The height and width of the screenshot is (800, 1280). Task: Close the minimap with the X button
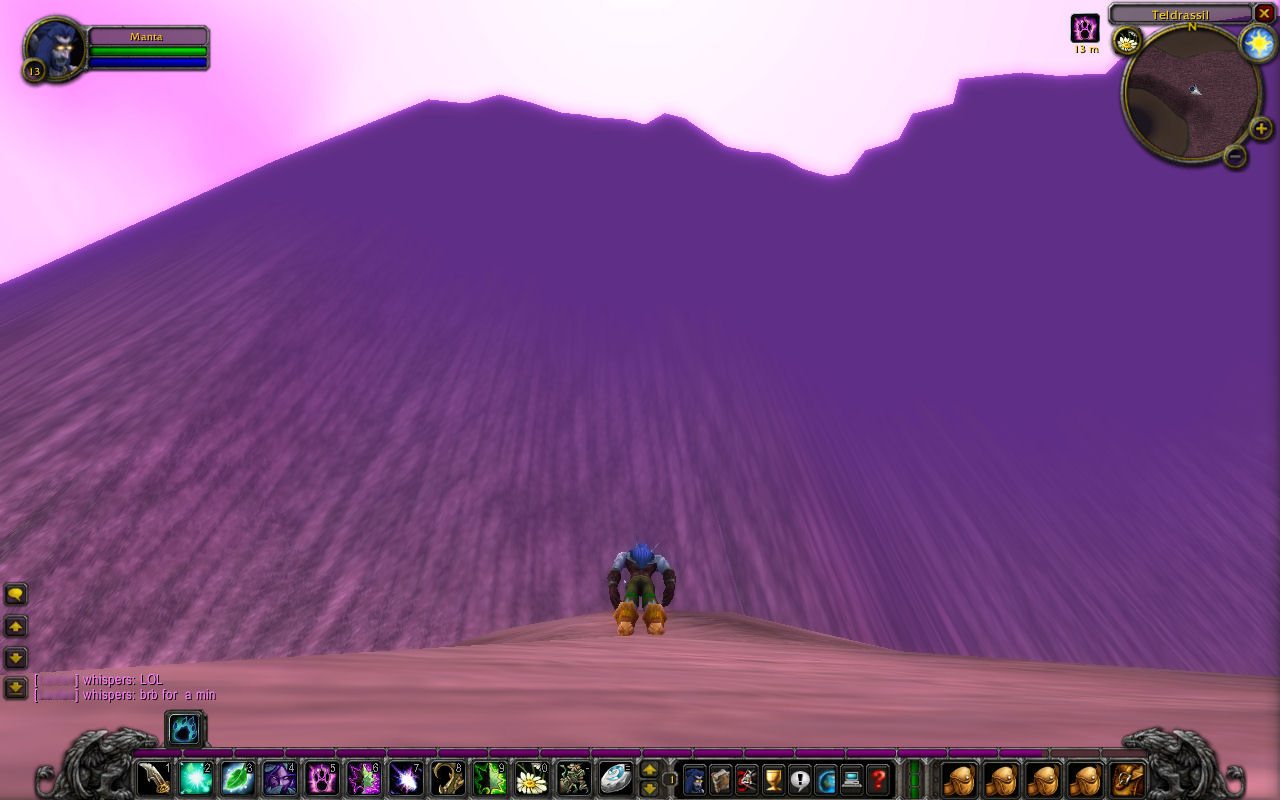1264,13
